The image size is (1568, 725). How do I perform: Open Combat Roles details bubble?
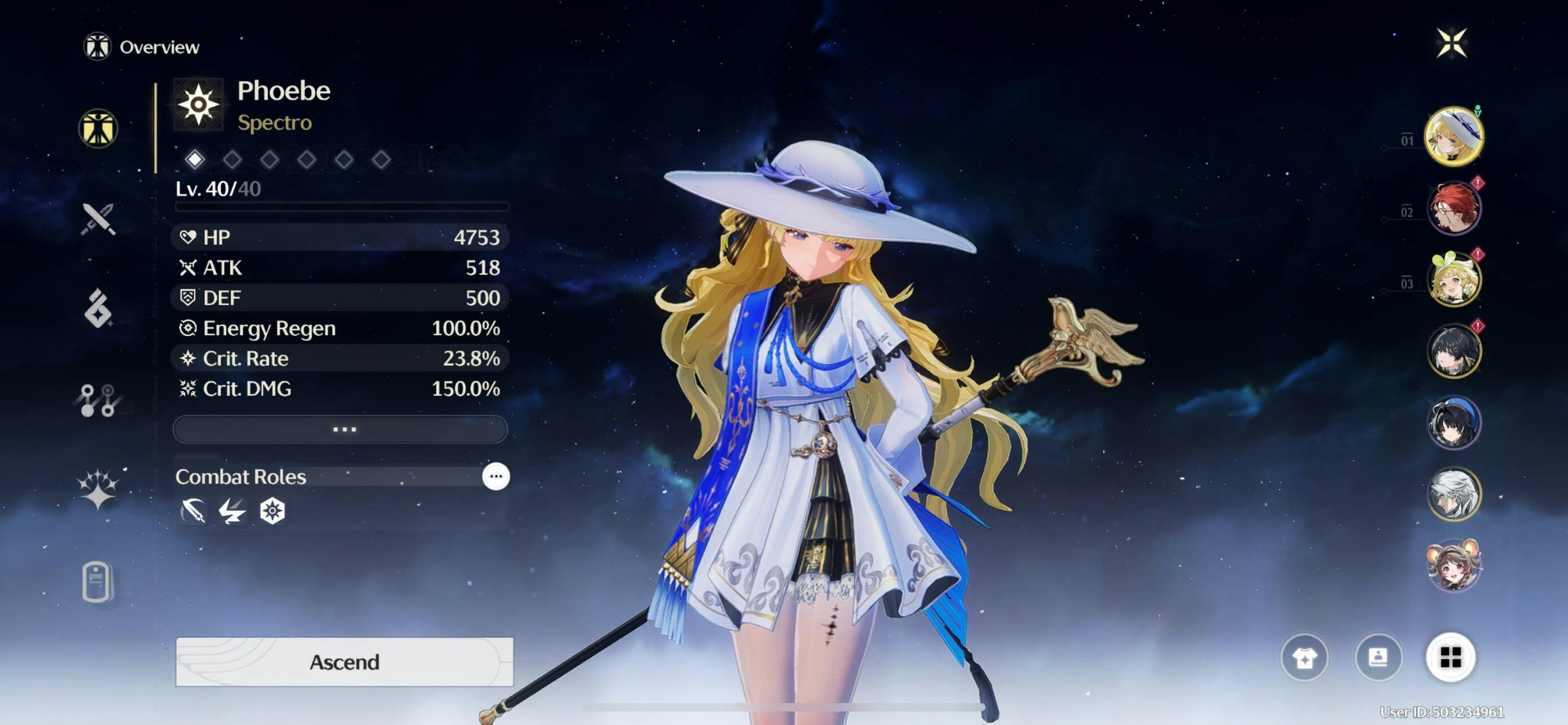pyautogui.click(x=496, y=476)
